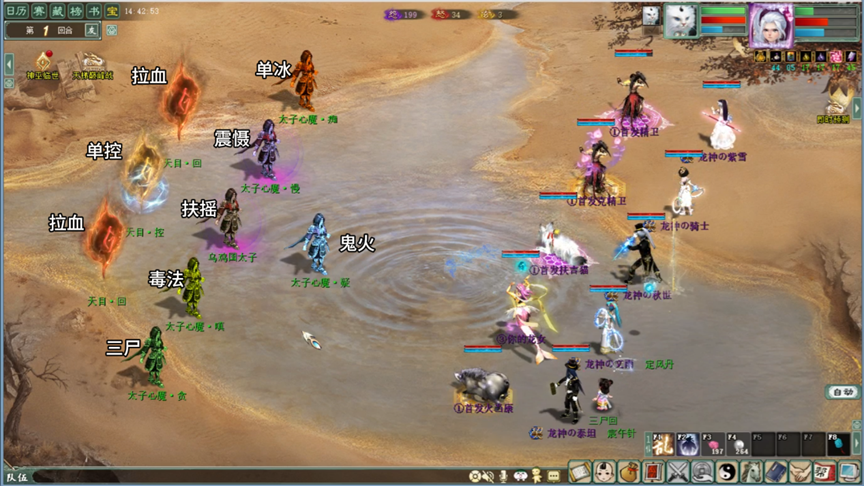This screenshot has width=864, height=486.
Task: Click the 神卫临世 event icon
Action: click(x=44, y=62)
